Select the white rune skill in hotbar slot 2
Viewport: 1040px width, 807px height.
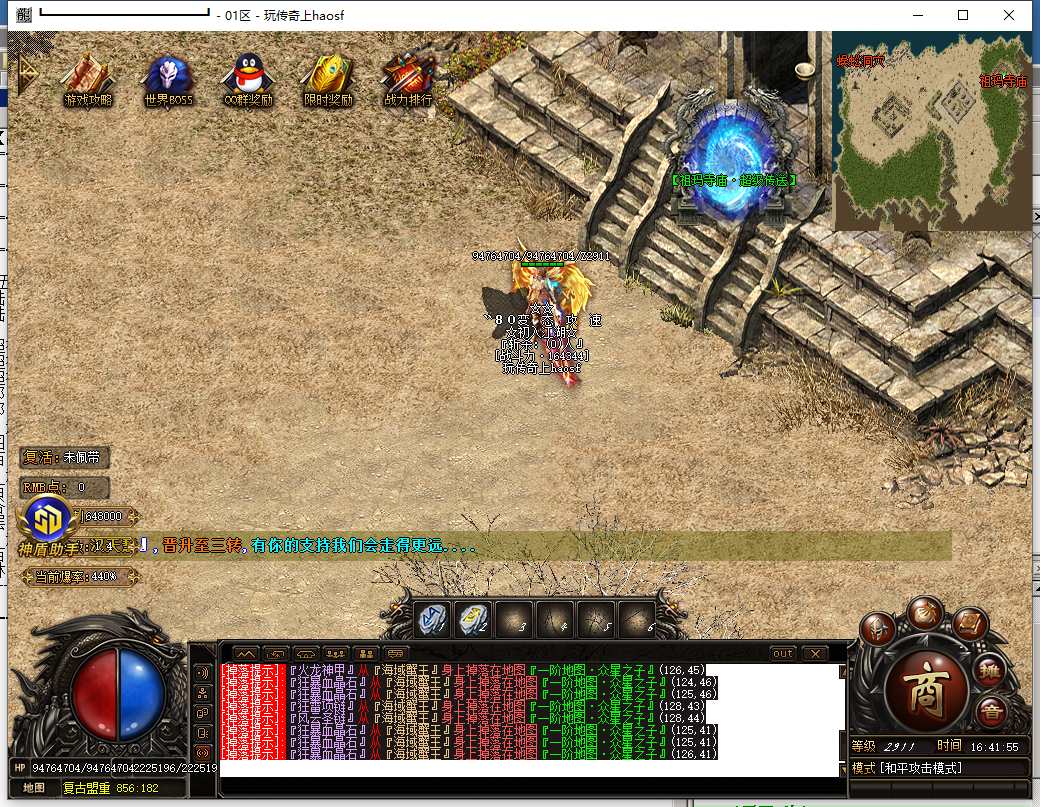click(x=473, y=621)
